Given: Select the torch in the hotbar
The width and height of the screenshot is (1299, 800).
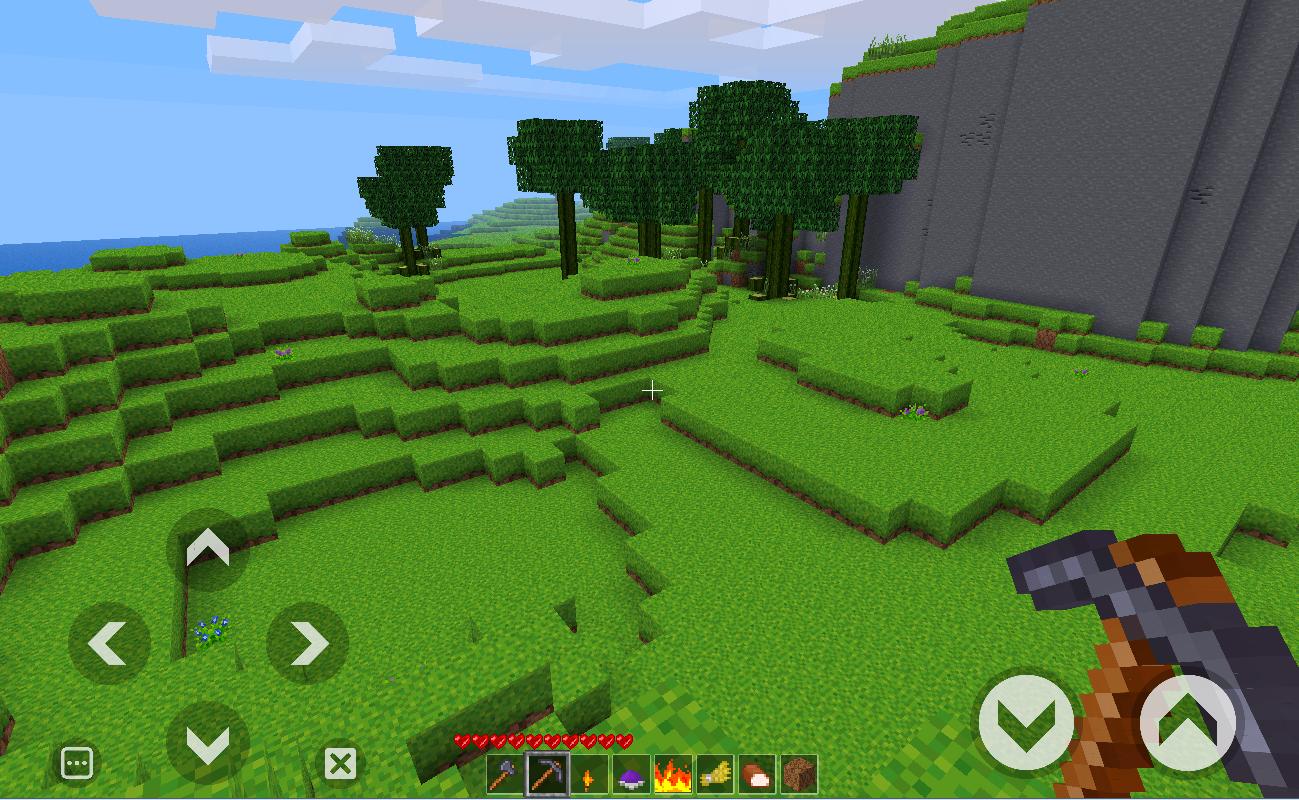Looking at the screenshot, I should click(x=587, y=775).
